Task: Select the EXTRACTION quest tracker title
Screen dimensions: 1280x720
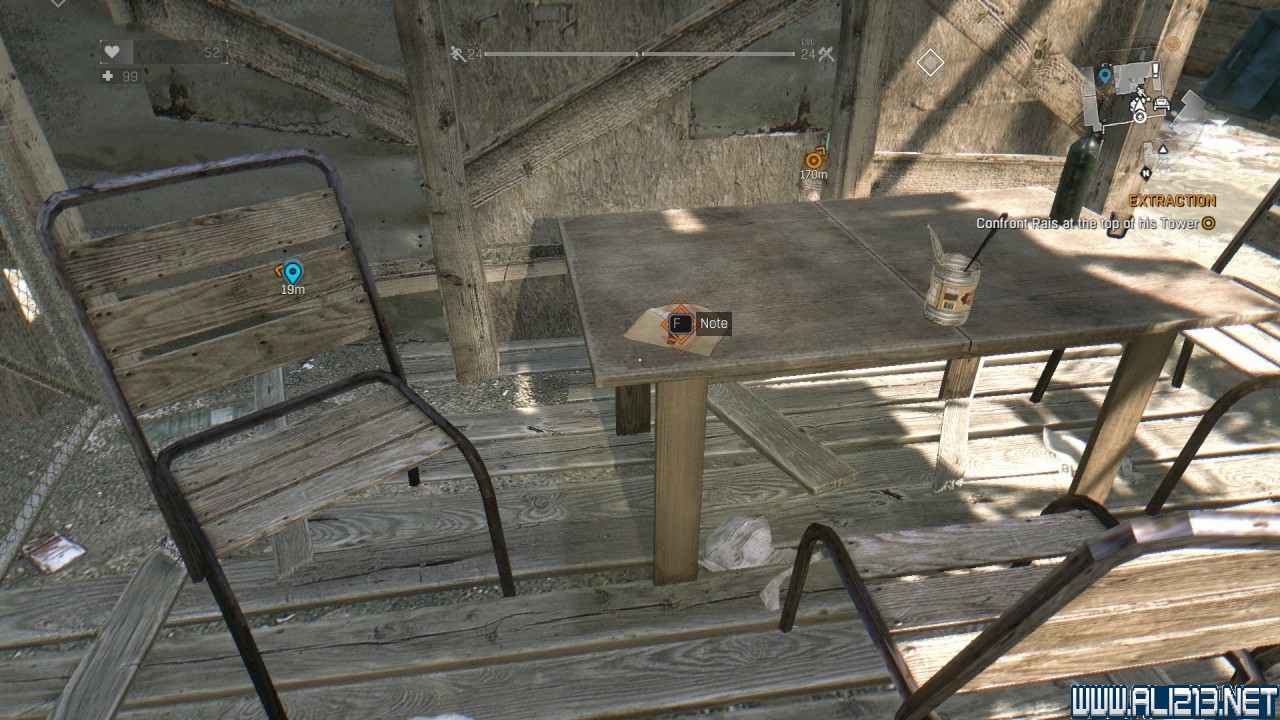Action: tap(1172, 201)
